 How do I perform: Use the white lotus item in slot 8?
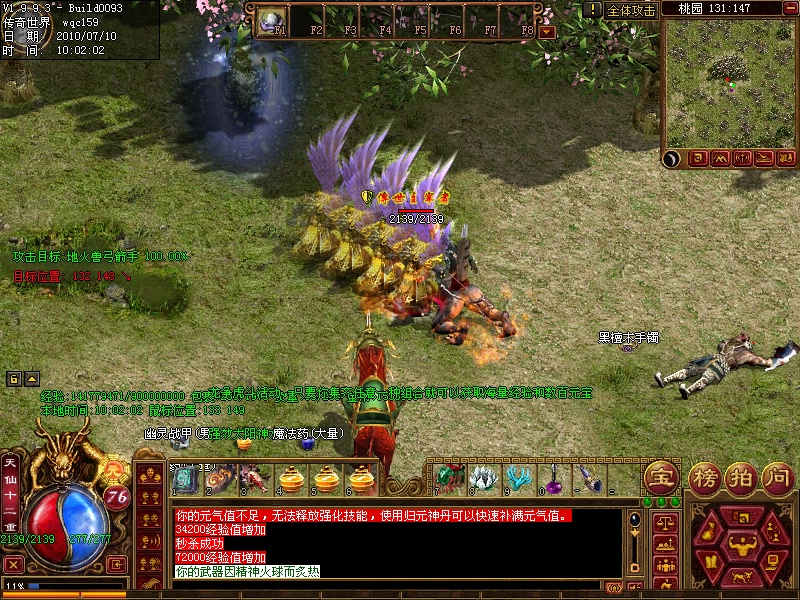pyautogui.click(x=483, y=478)
